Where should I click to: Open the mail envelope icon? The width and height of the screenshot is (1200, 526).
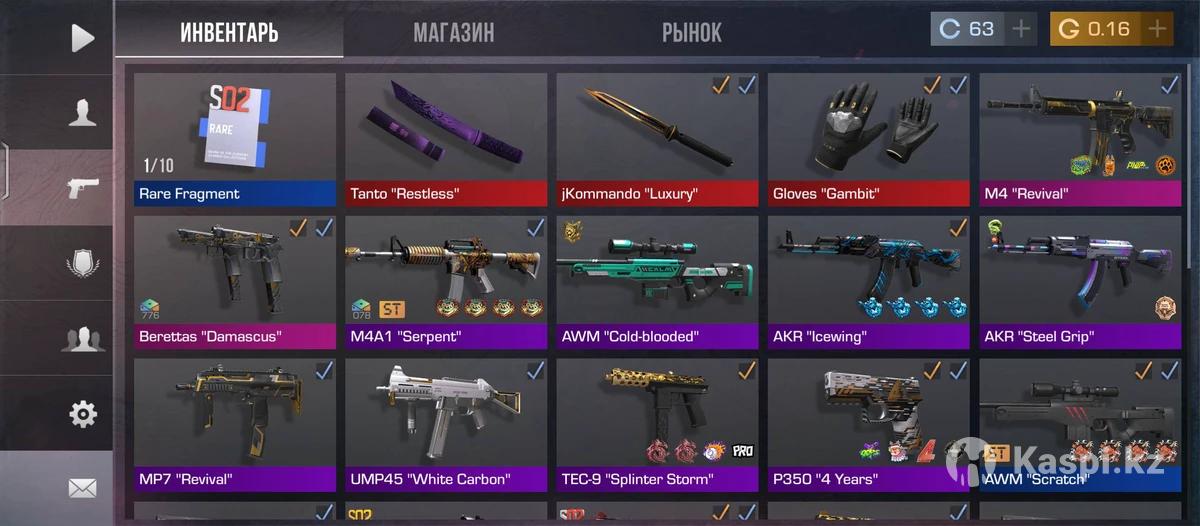82,488
